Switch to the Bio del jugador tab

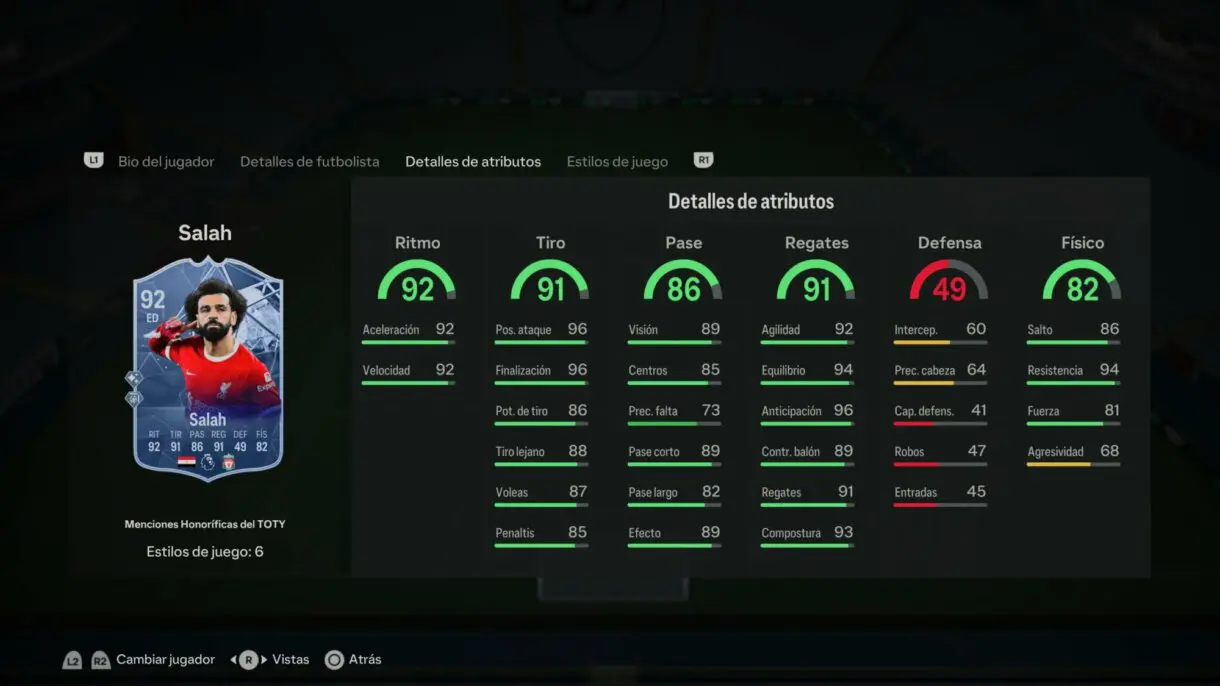[166, 161]
